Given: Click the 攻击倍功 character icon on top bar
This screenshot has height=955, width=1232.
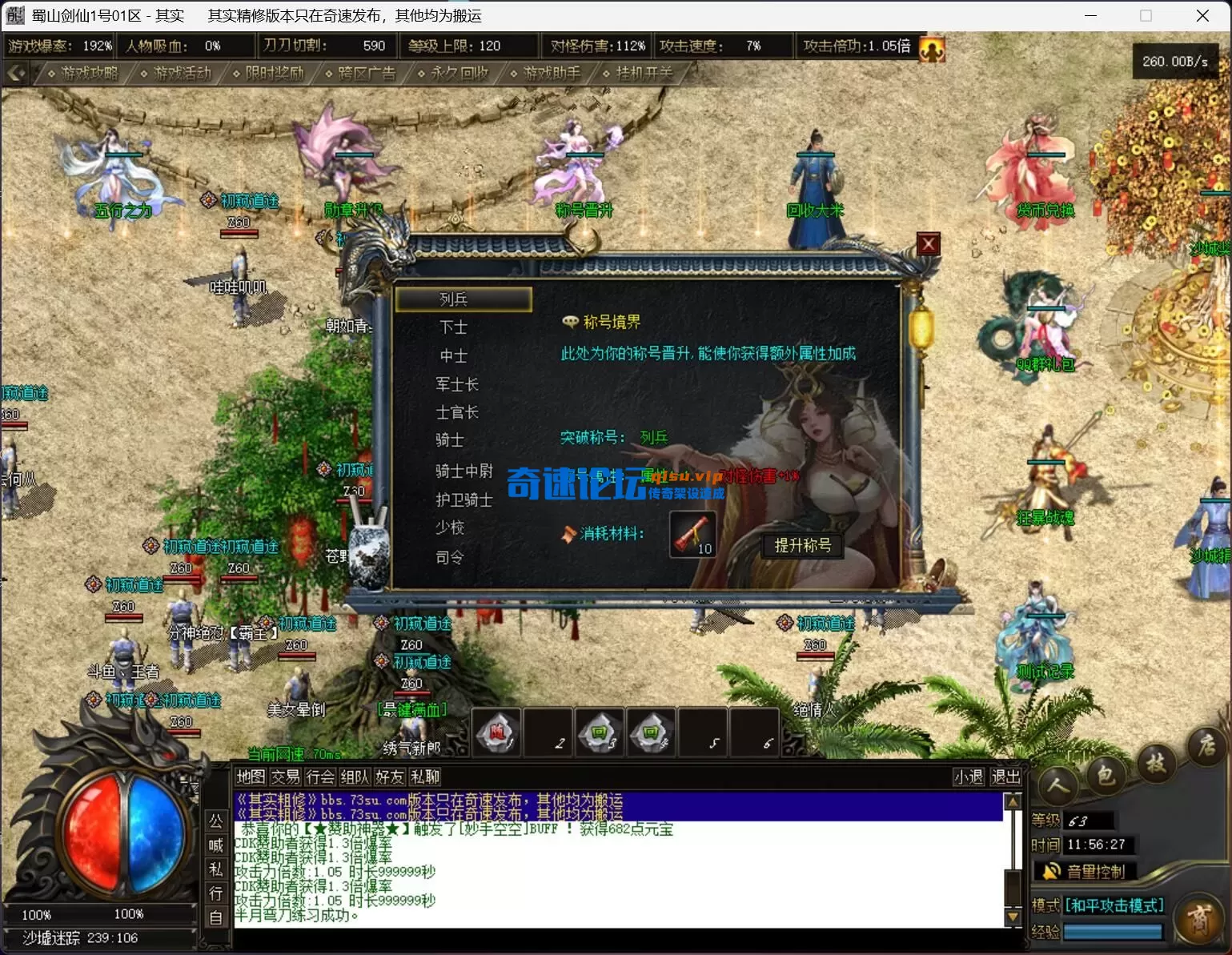Looking at the screenshot, I should point(931,48).
